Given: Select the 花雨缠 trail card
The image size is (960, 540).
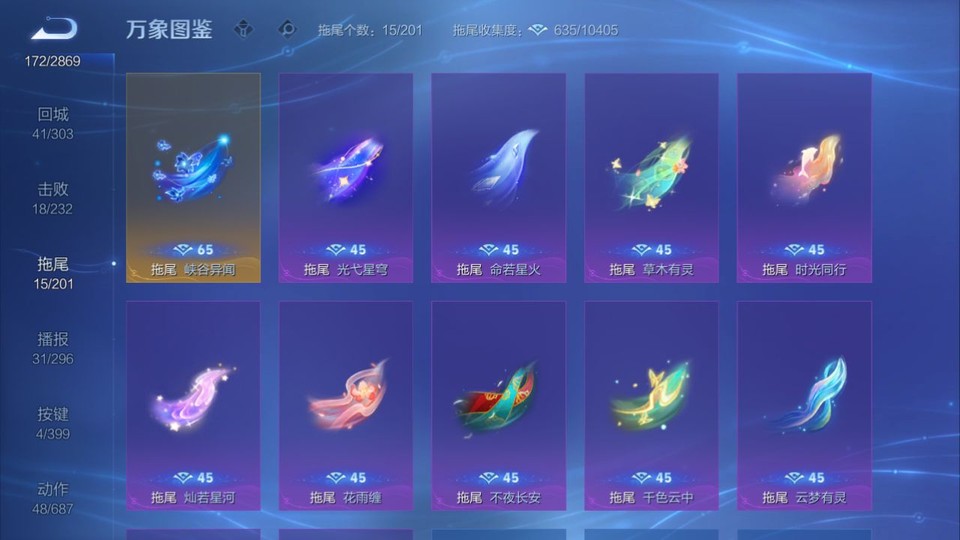Looking at the screenshot, I should point(346,405).
